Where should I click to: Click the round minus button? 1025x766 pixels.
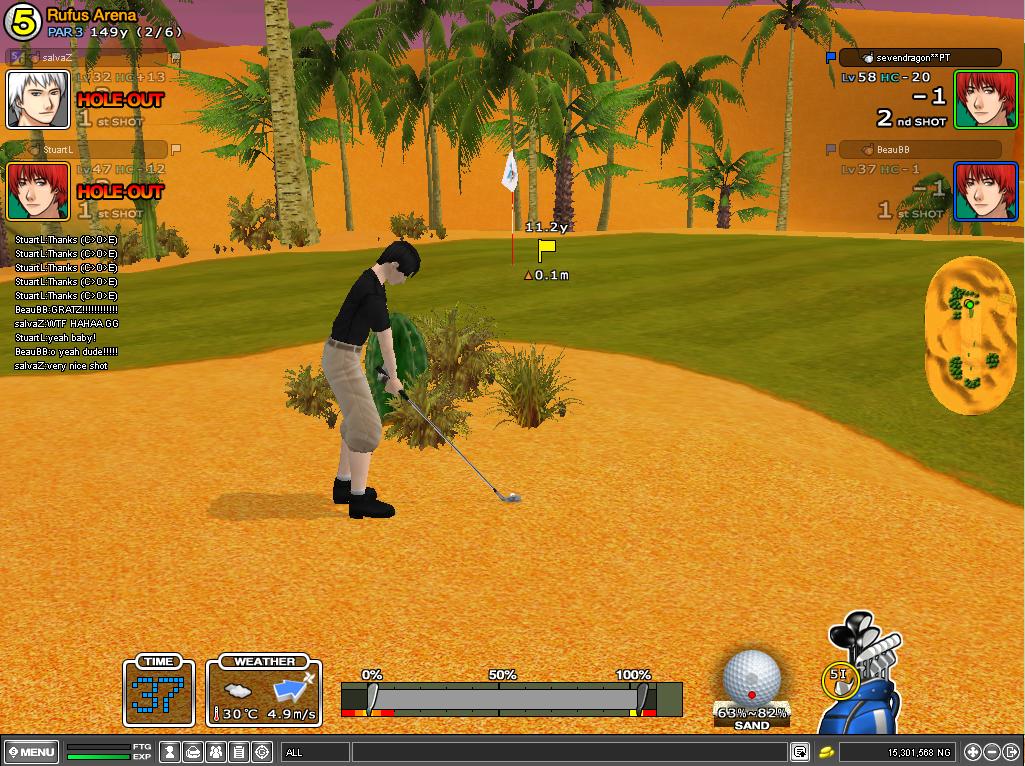pos(991,752)
